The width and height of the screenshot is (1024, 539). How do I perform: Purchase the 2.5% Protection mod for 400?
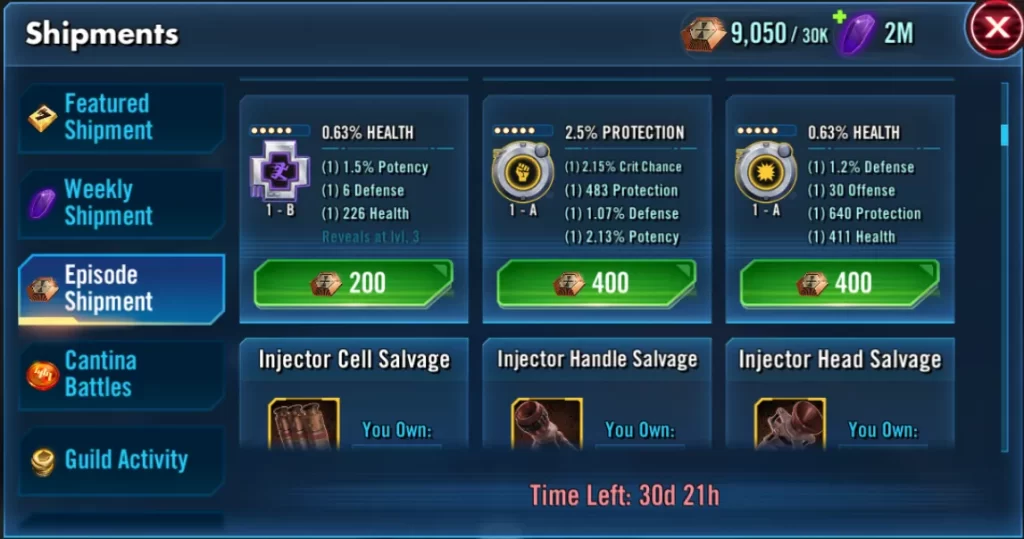(597, 283)
